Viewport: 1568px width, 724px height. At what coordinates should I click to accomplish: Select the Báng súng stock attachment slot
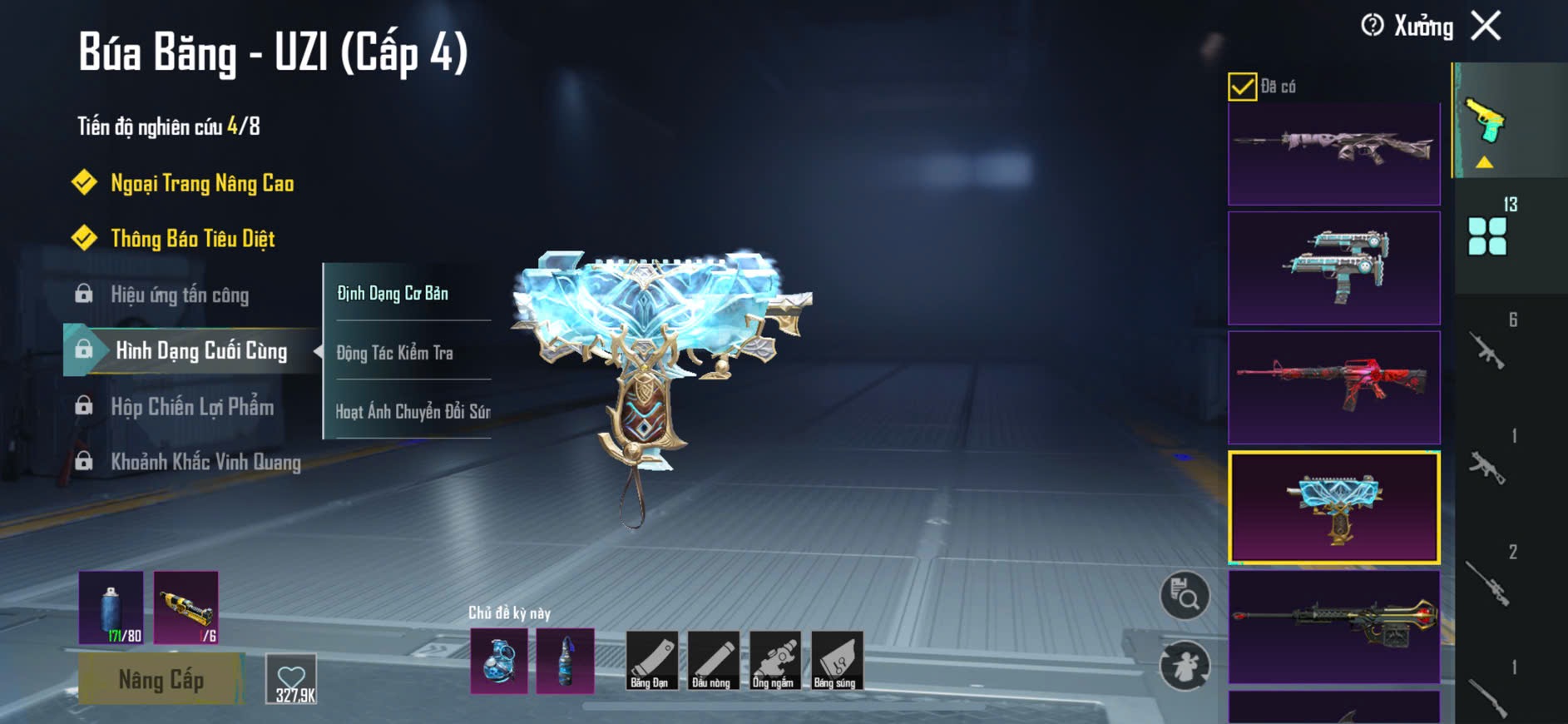tap(836, 661)
